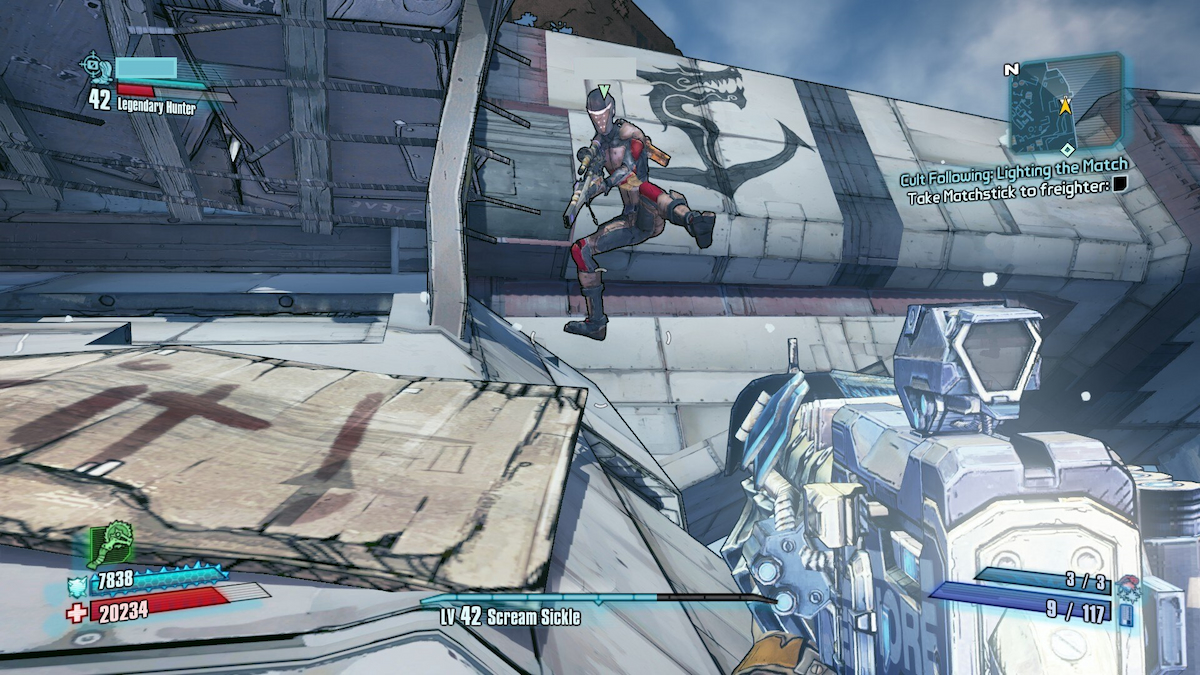
Task: Select the Cult Following quest tracker
Action: pos(1013,166)
